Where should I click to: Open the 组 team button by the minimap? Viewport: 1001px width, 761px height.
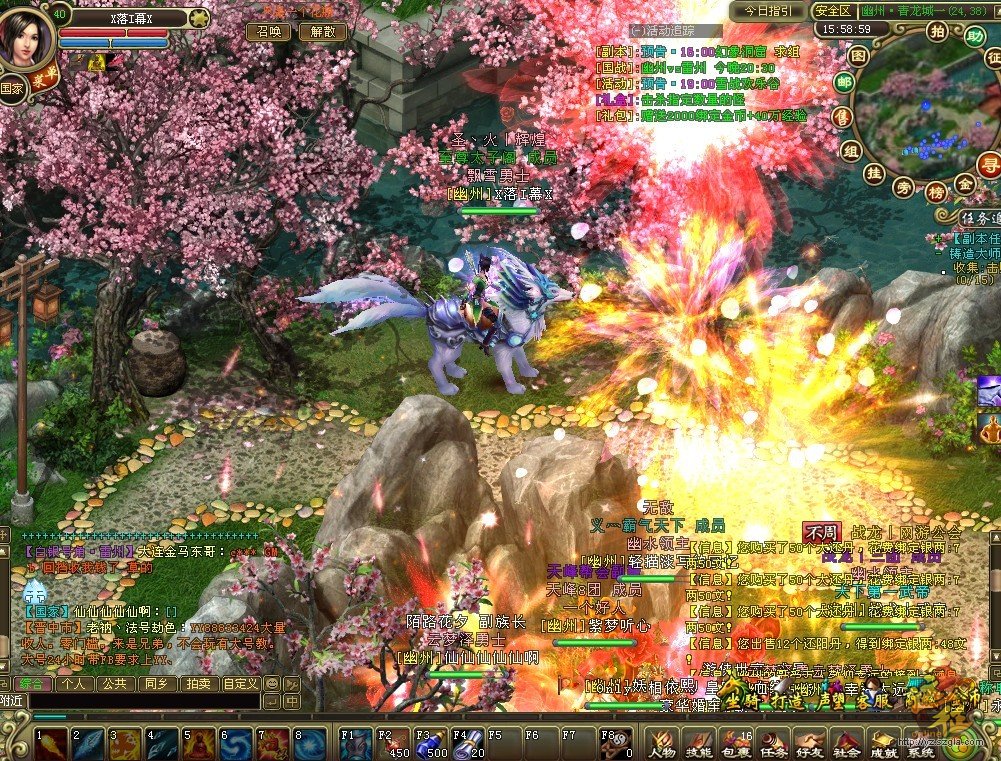pos(851,151)
